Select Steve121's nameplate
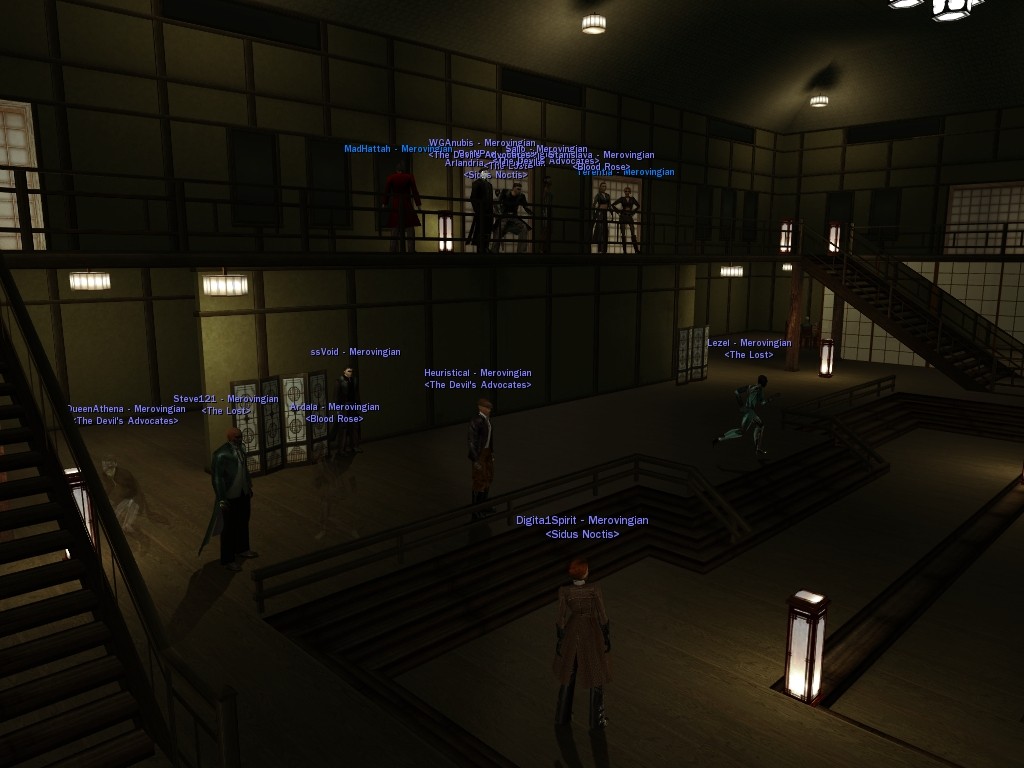 (x=226, y=399)
